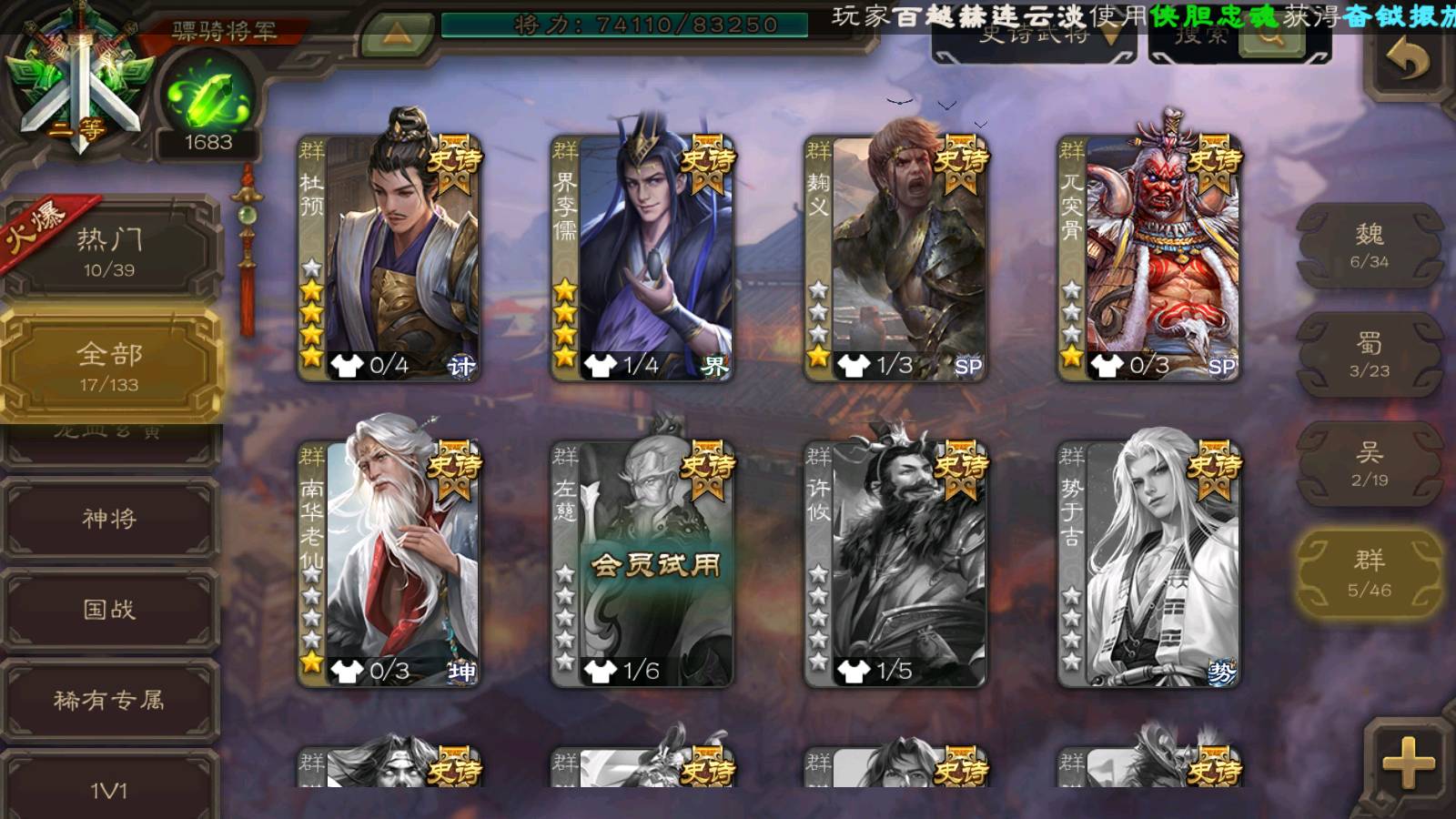Switch to the 热门 category tab
This screenshot has width=1456, height=819.
tap(109, 251)
